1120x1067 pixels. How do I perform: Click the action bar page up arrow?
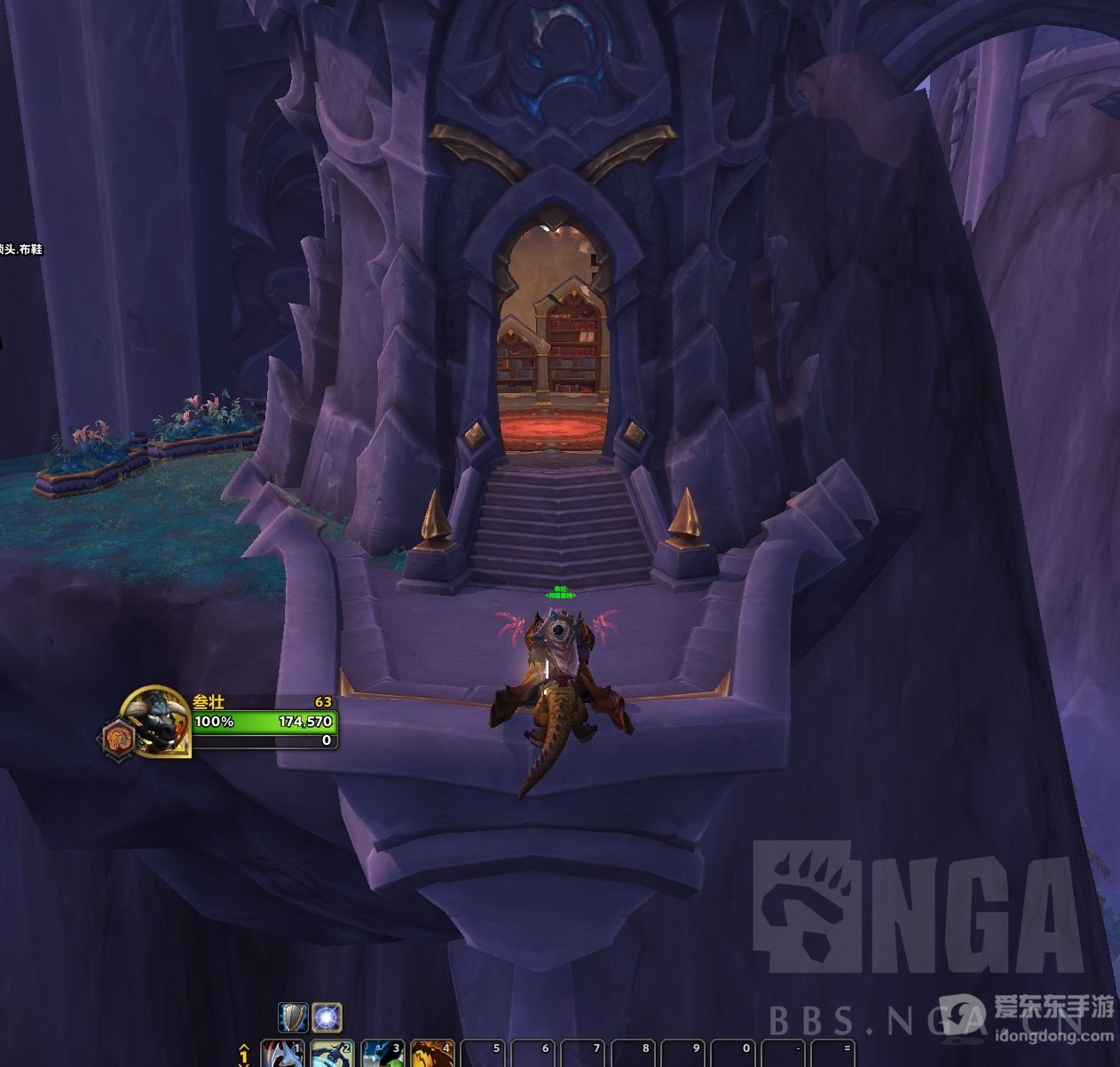point(244,1047)
